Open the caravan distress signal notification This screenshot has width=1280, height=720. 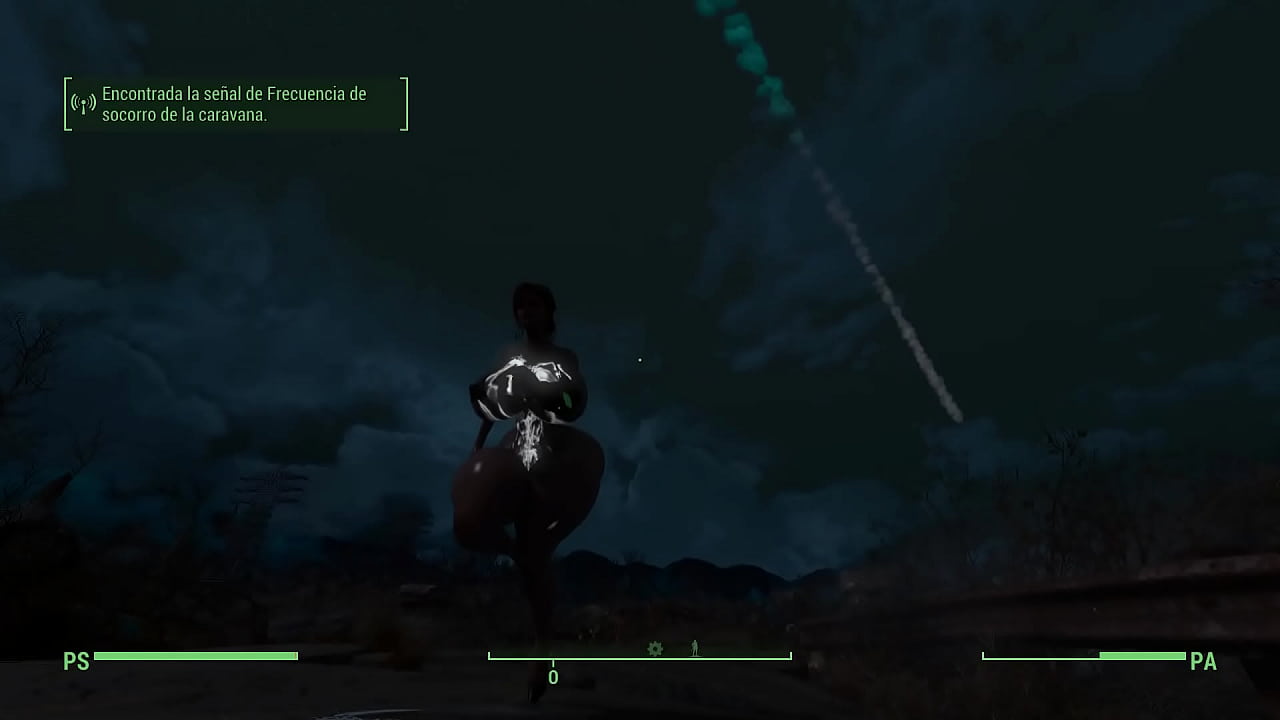236,104
